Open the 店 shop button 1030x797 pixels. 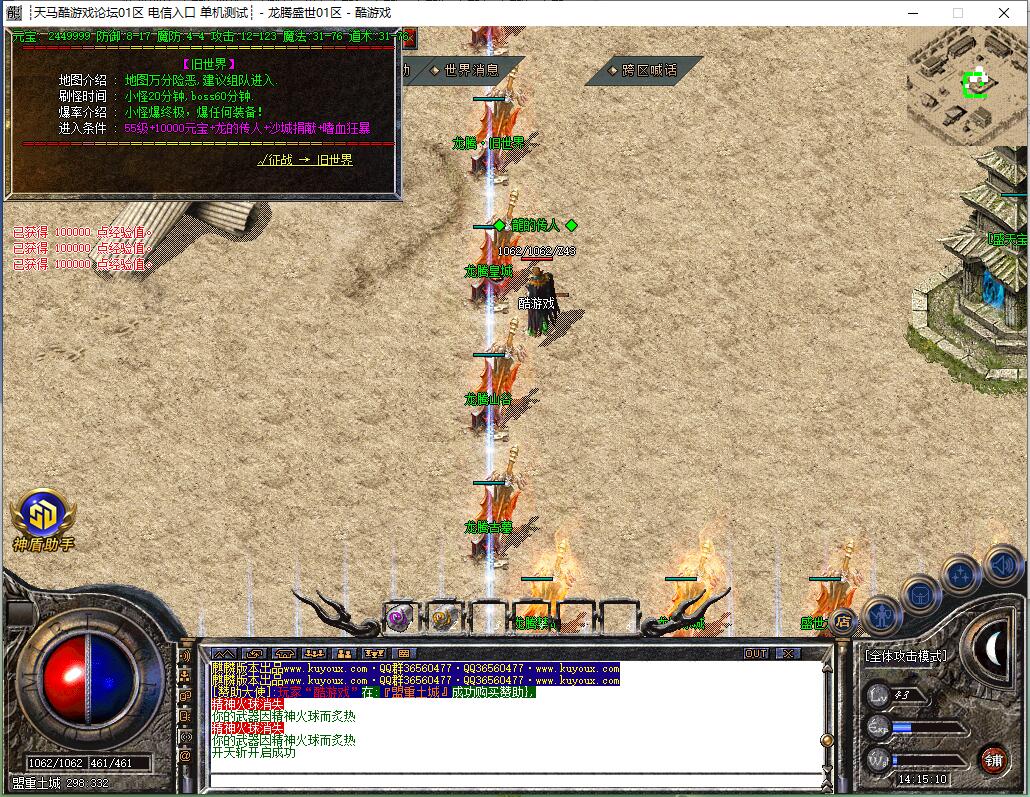coord(843,622)
